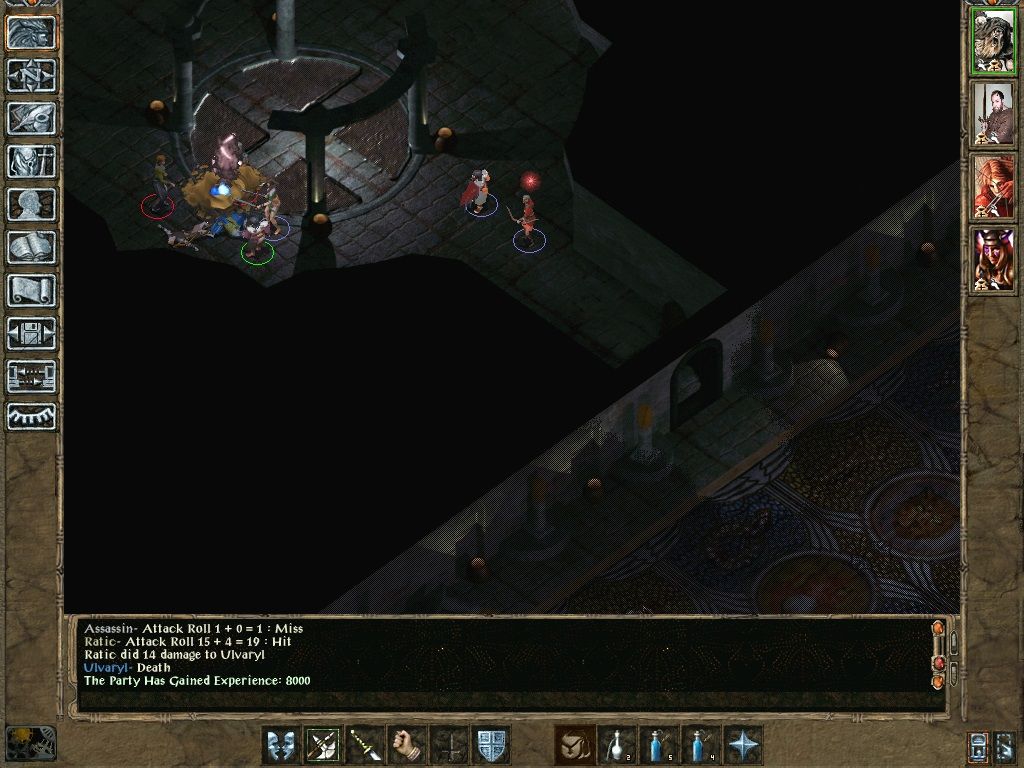This screenshot has width=1024, height=768.
Task: Show the character record silhouette screen
Action: [x=32, y=204]
